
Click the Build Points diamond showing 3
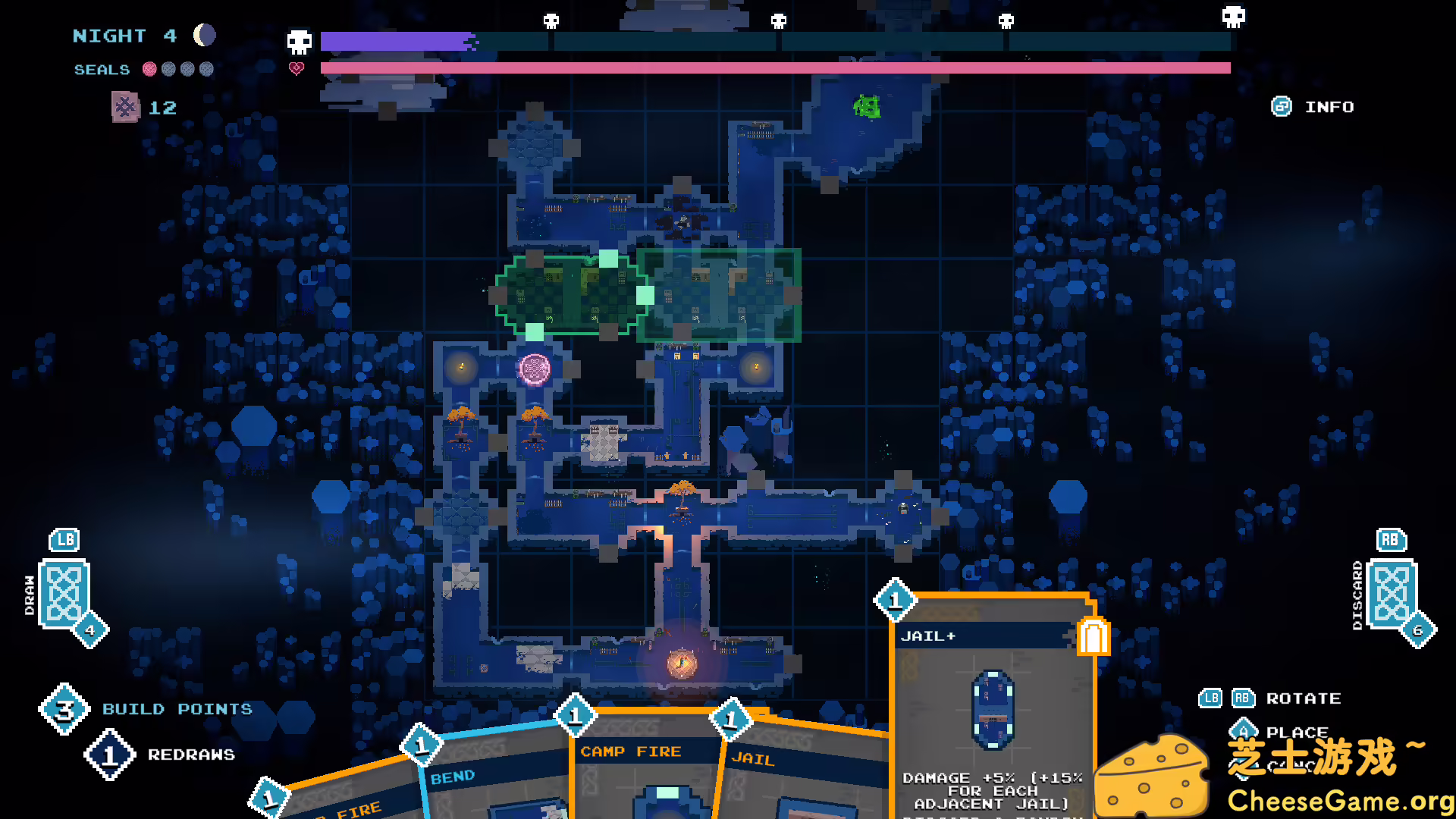(x=64, y=708)
